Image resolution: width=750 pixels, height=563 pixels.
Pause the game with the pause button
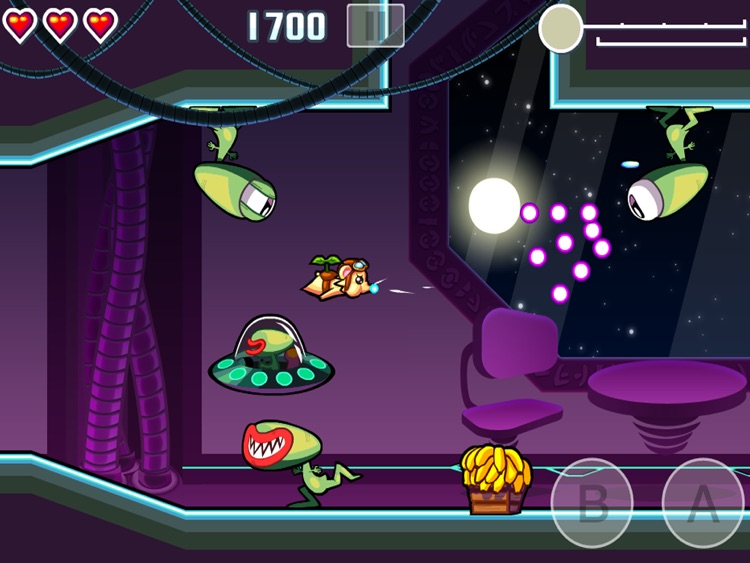[x=375, y=26]
